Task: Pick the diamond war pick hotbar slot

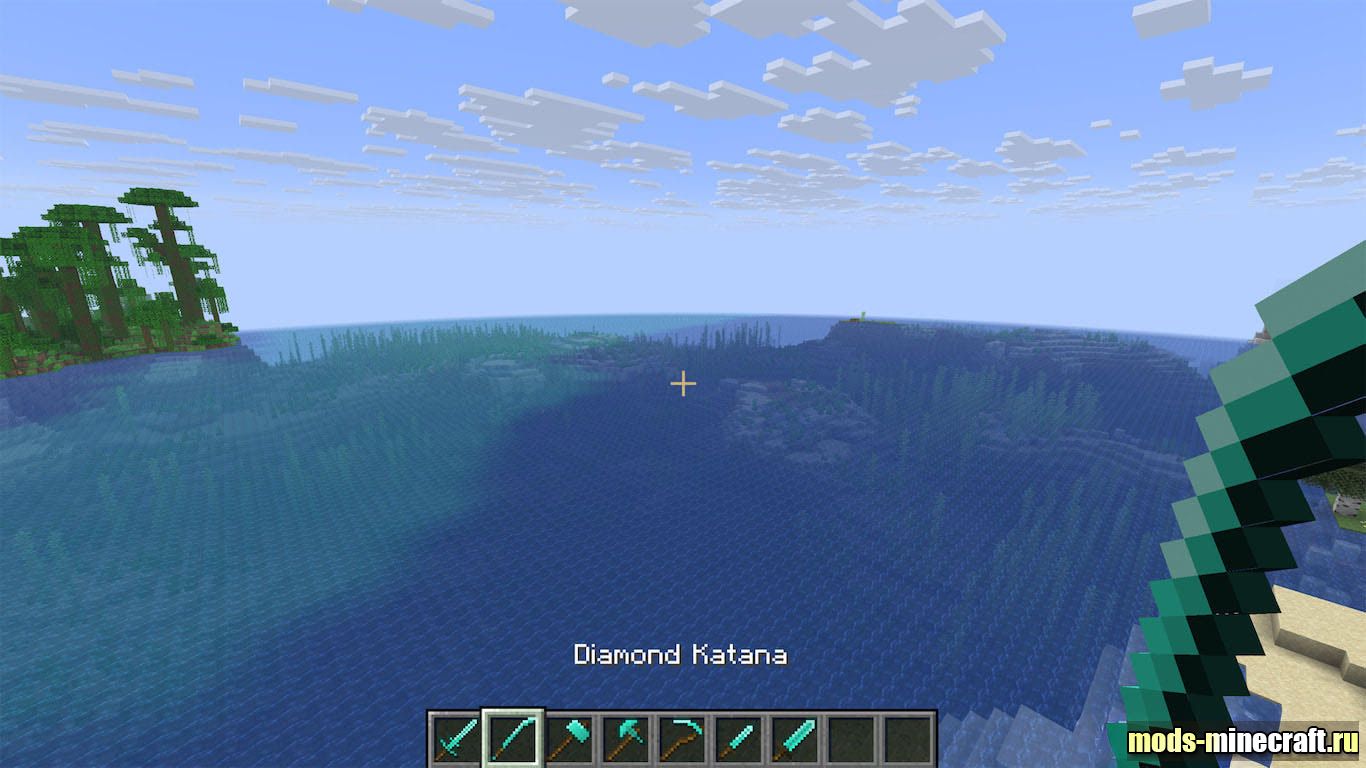Action: click(625, 739)
